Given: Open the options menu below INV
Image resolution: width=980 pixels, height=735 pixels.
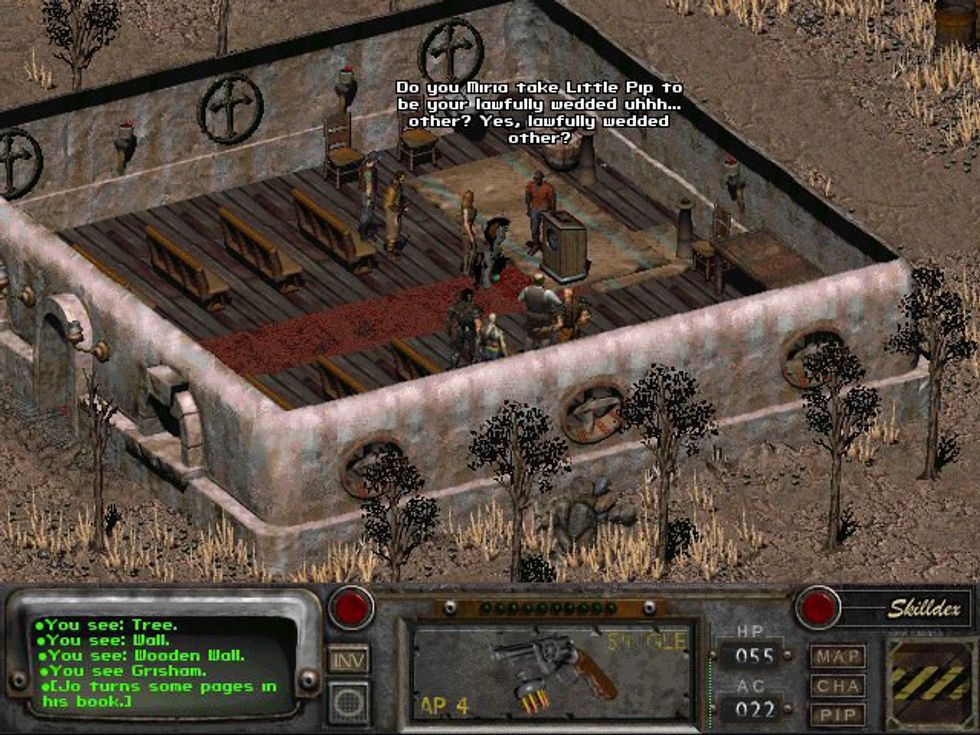Looking at the screenshot, I should click(348, 701).
